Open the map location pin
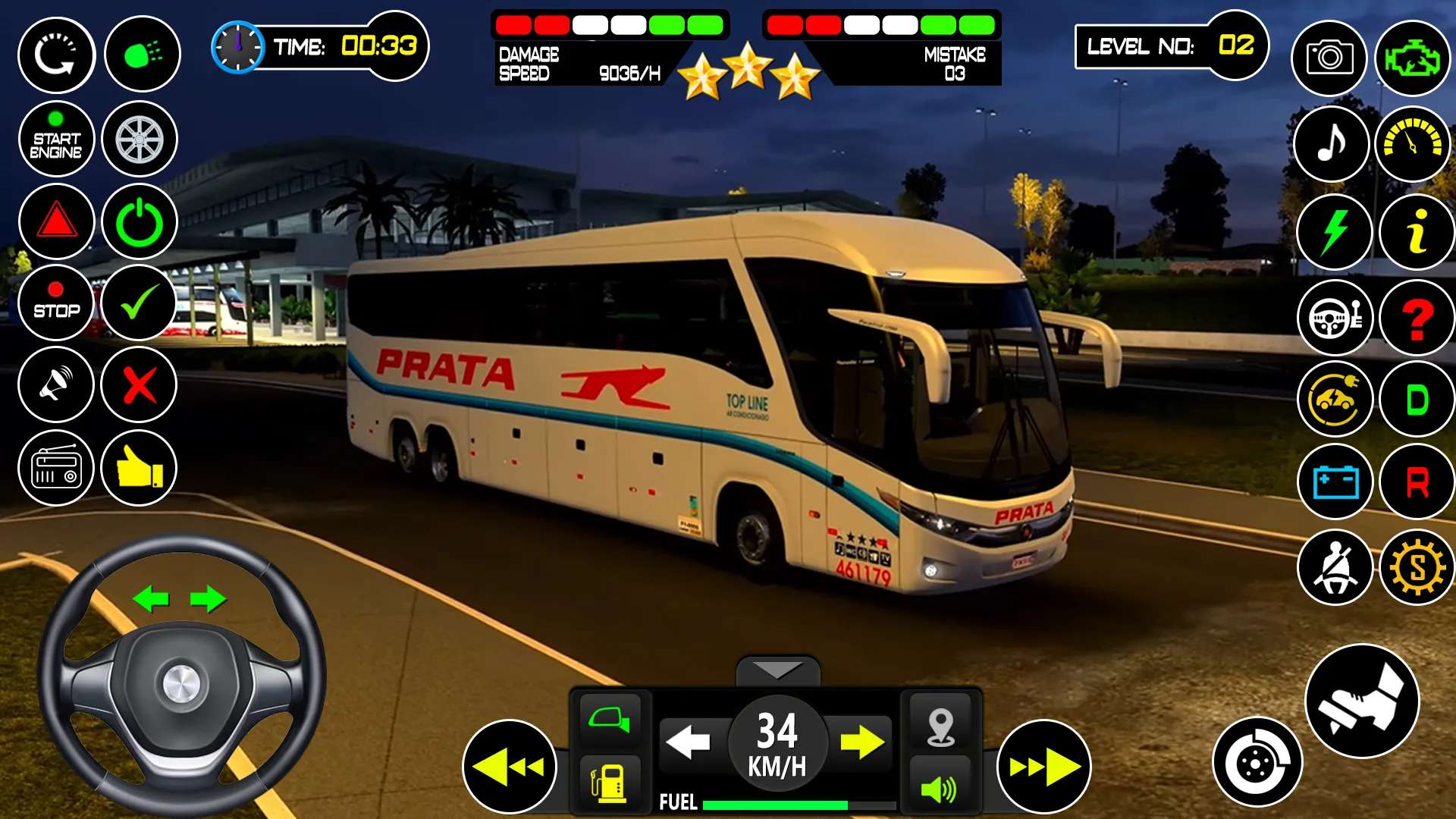The width and height of the screenshot is (1456, 819). [x=940, y=726]
